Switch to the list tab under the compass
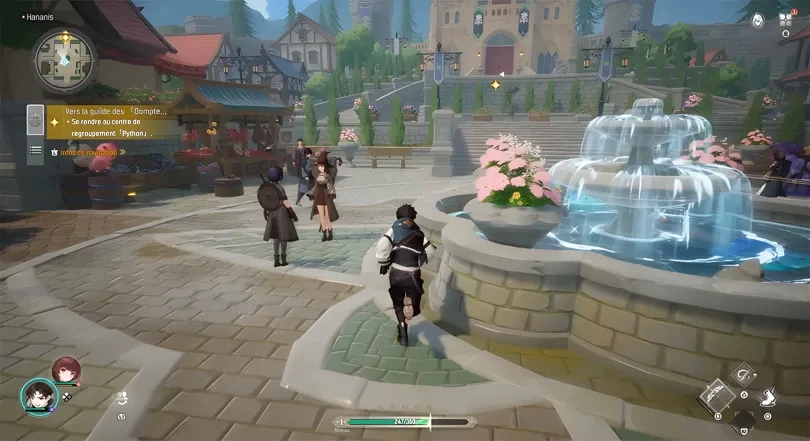This screenshot has height=441, width=810. click(35, 150)
